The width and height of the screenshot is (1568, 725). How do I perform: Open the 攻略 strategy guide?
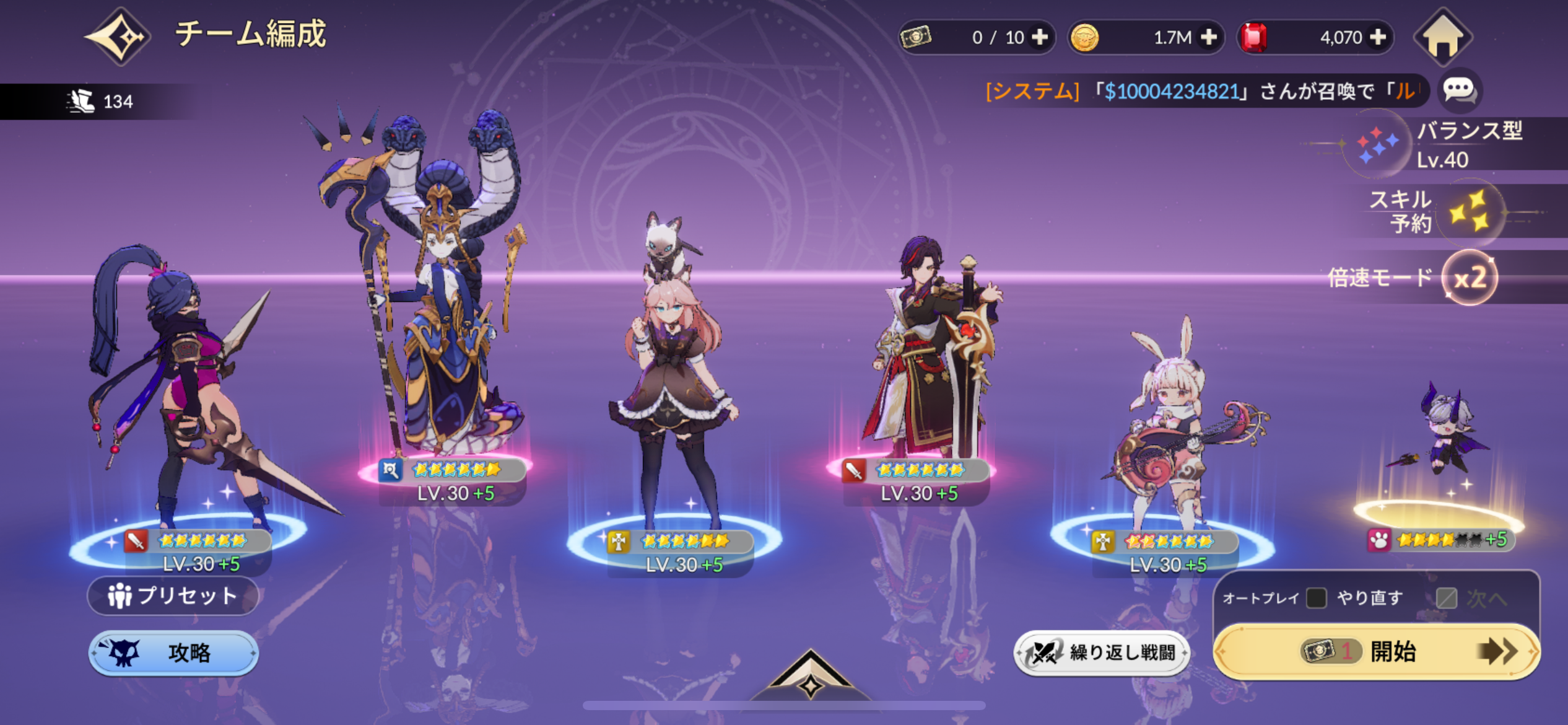point(173,652)
